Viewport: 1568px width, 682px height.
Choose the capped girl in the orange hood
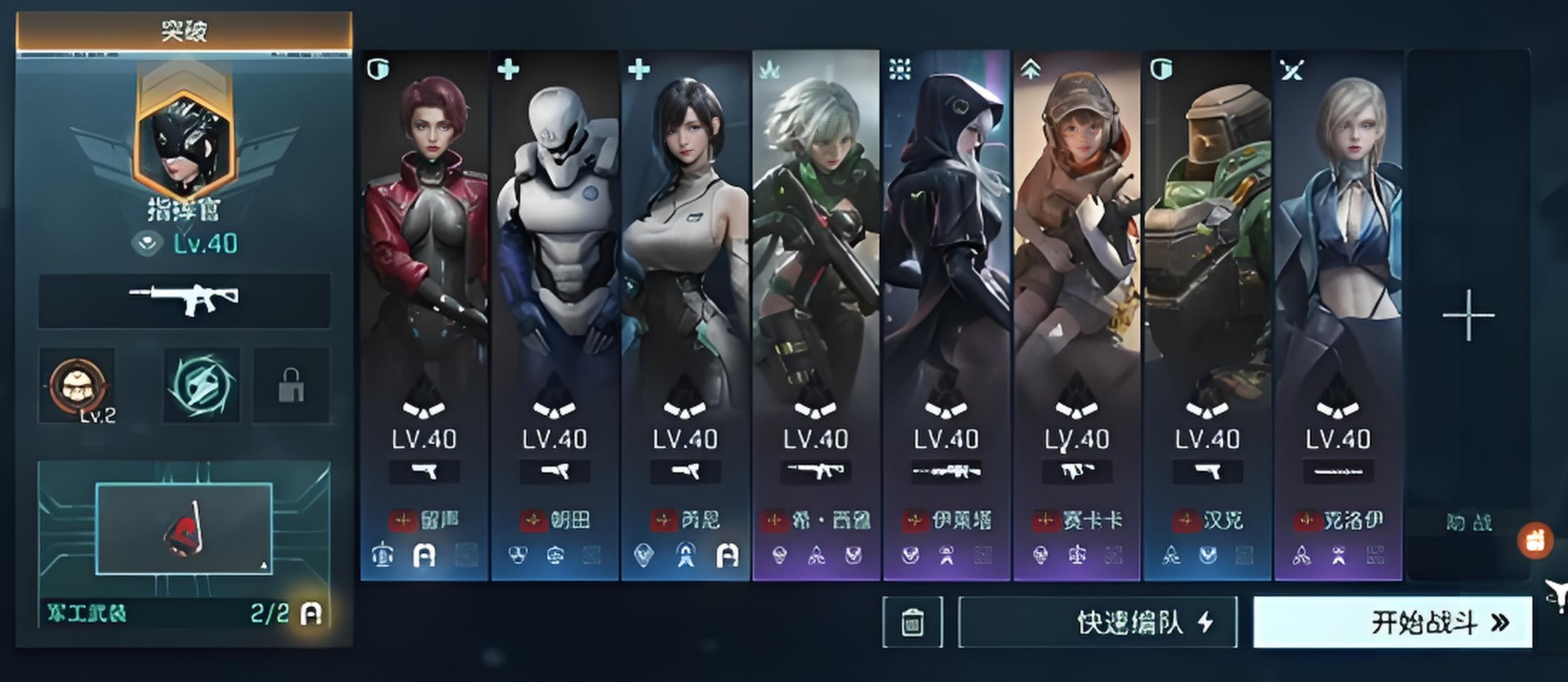pos(1076,266)
